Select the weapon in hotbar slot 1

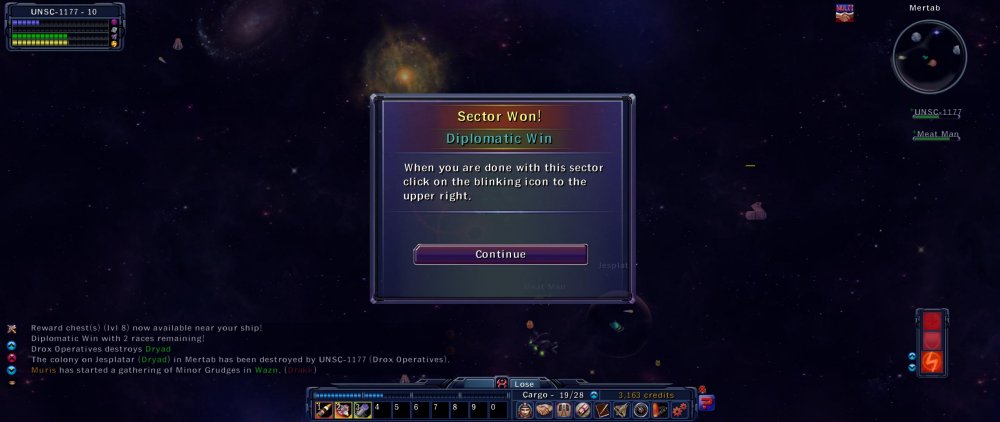pos(324,410)
